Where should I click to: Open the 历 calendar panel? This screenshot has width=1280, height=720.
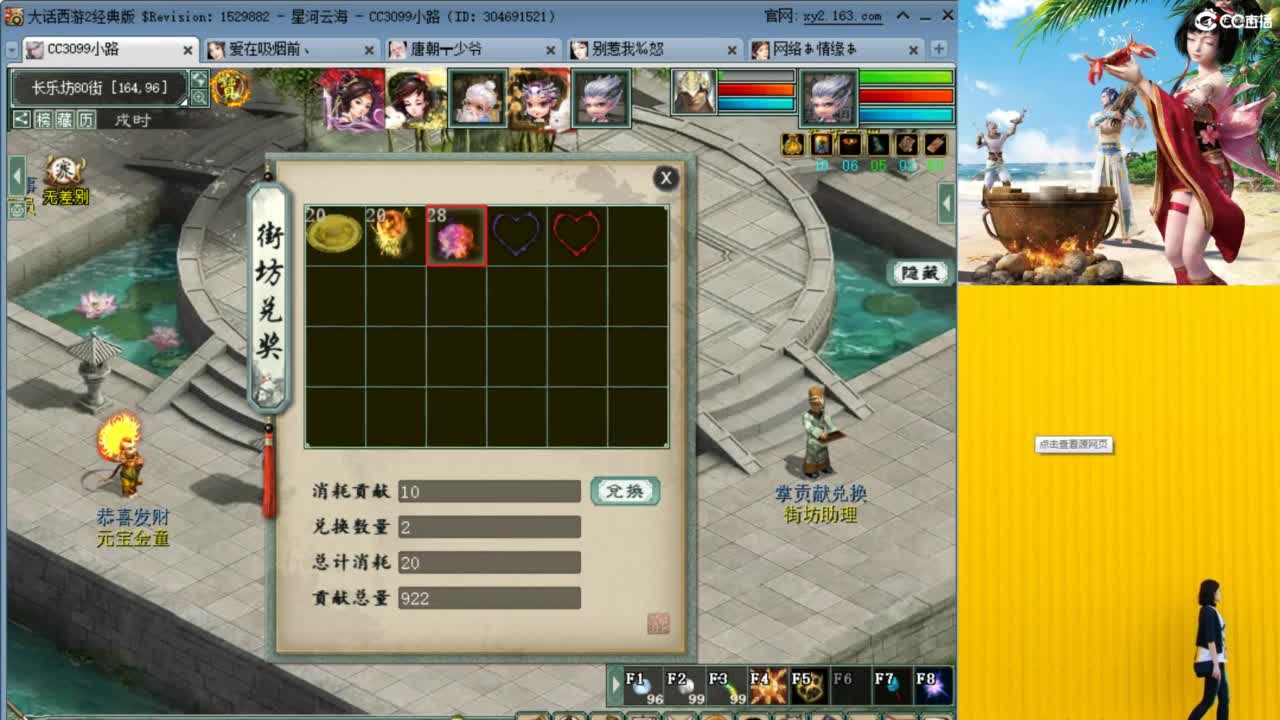coord(85,119)
